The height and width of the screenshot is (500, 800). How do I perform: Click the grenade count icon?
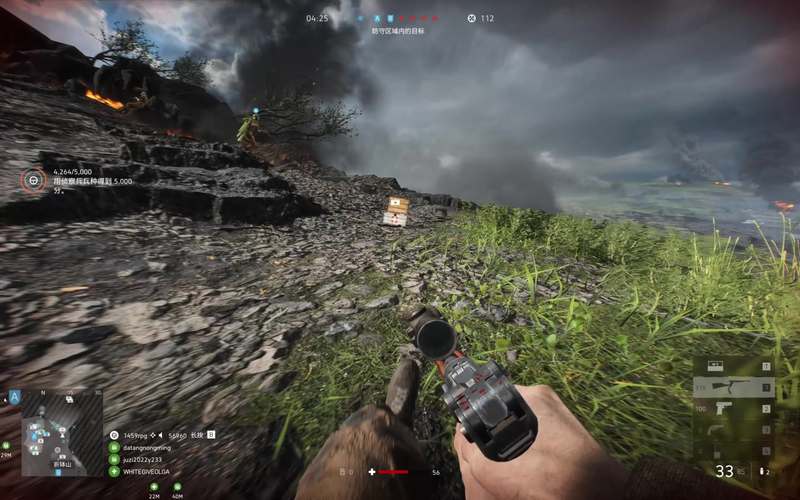pos(763,470)
